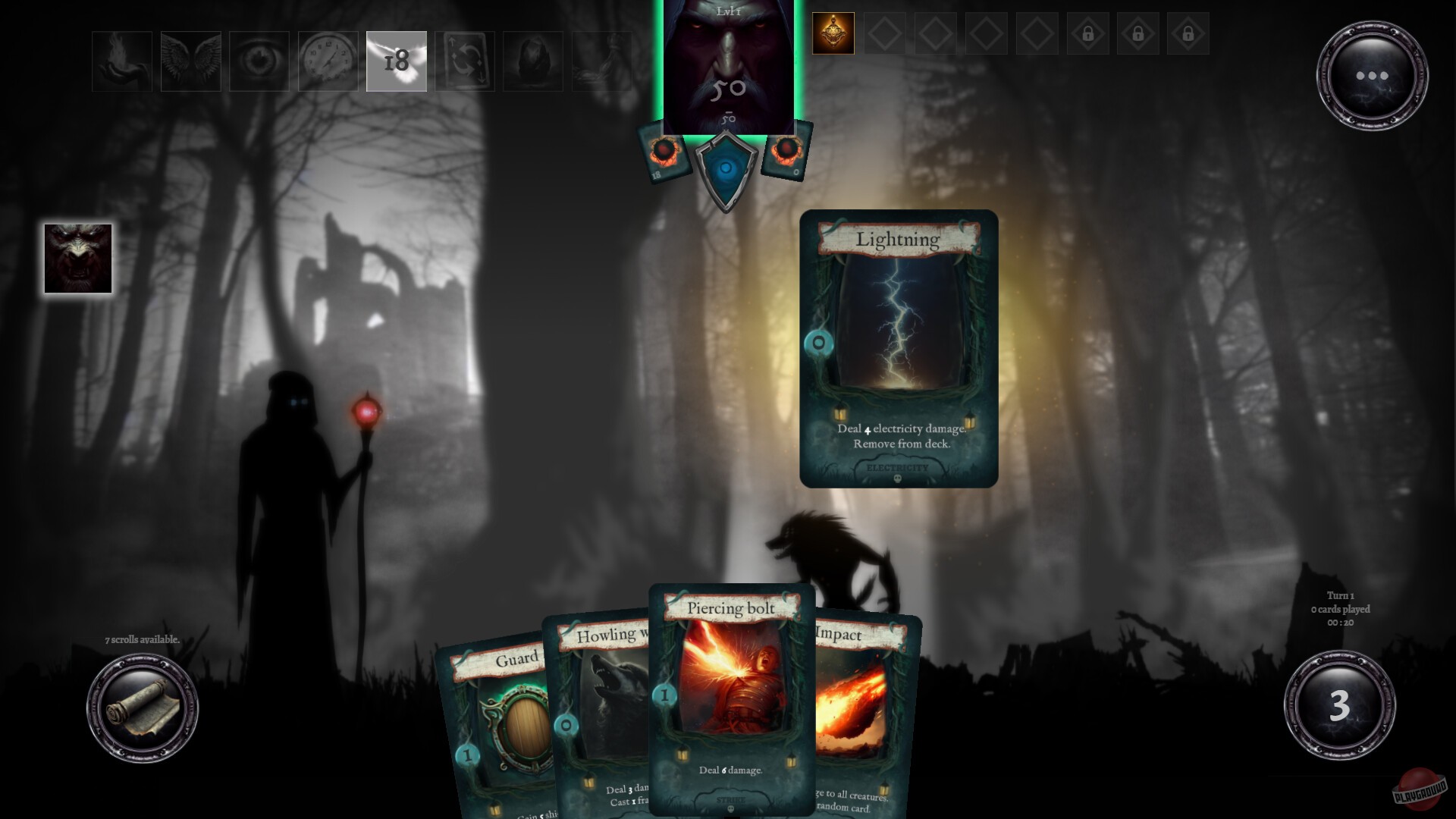Open the three-dots options menu
The width and height of the screenshot is (1456, 819).
click(x=1373, y=76)
